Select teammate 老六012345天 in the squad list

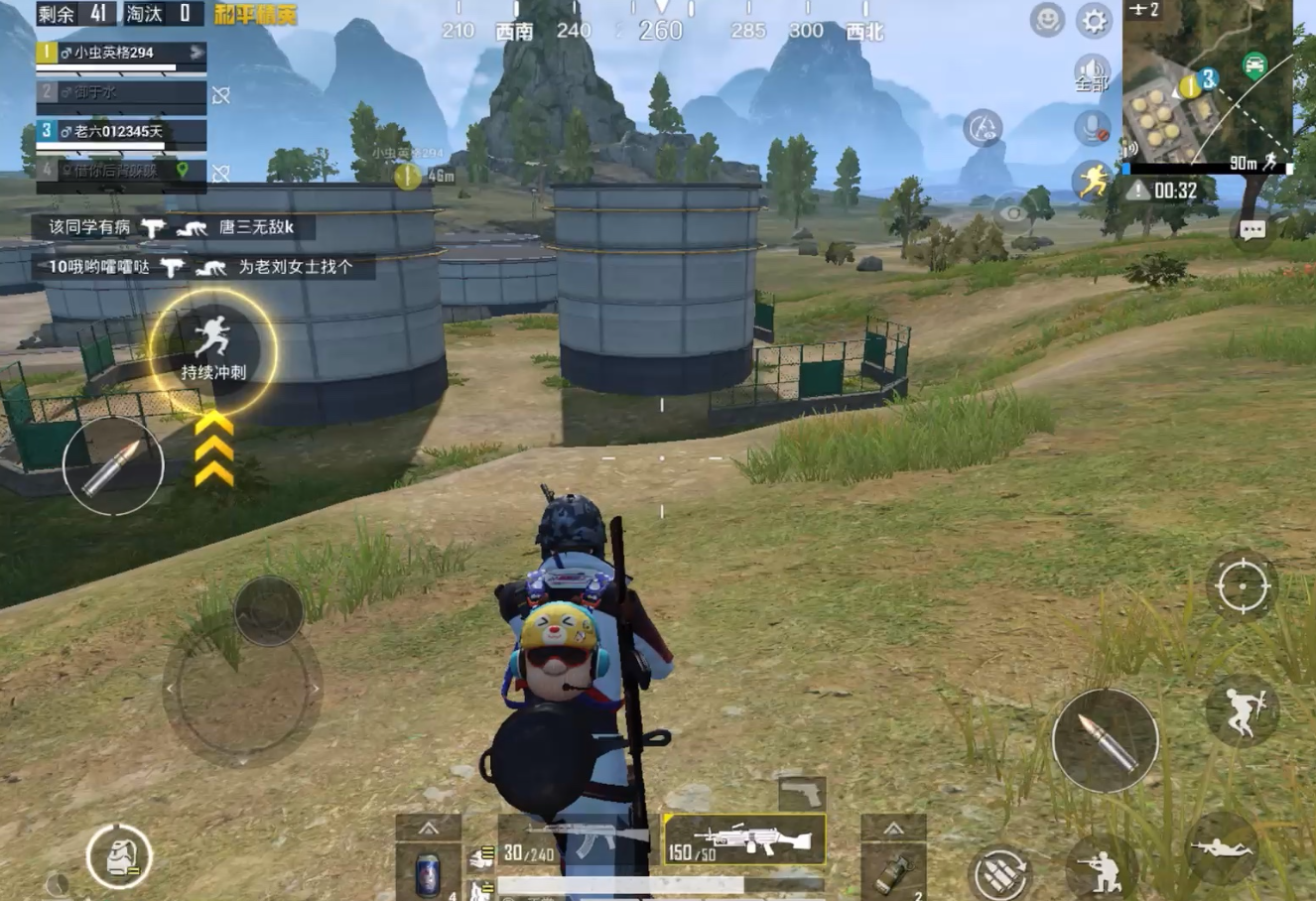121,132
